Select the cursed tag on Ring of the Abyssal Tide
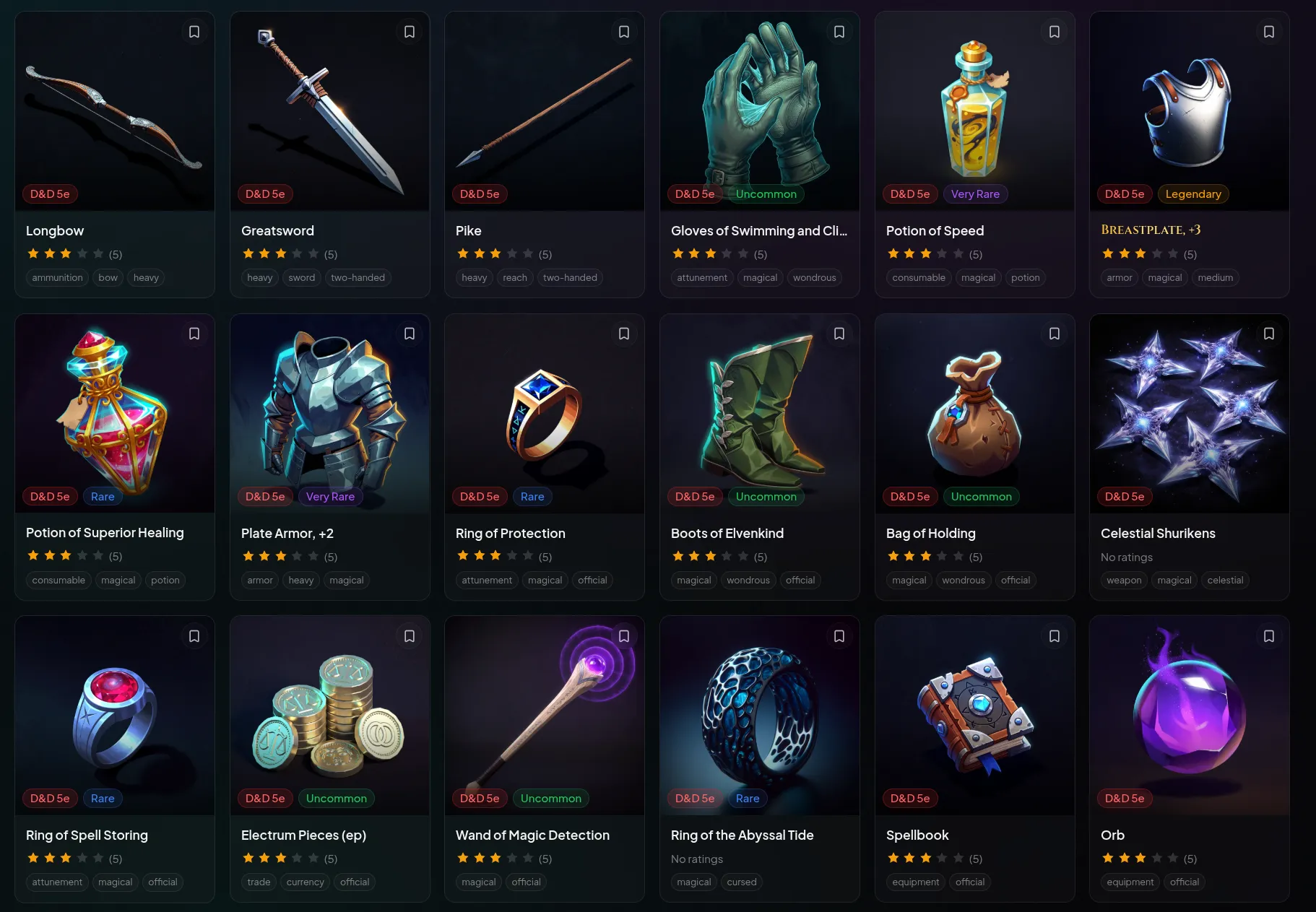The image size is (1316, 912). 741,882
